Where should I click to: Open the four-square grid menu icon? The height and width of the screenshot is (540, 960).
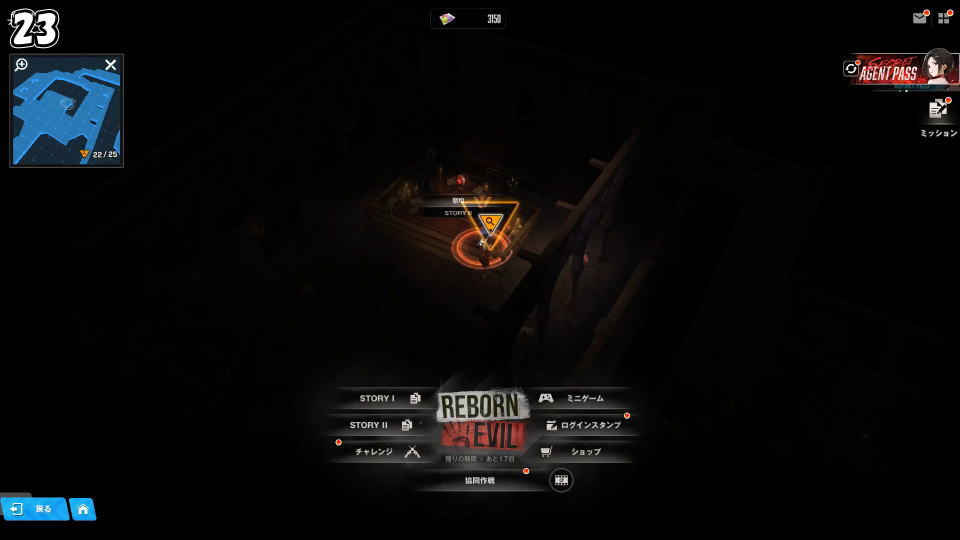943,18
